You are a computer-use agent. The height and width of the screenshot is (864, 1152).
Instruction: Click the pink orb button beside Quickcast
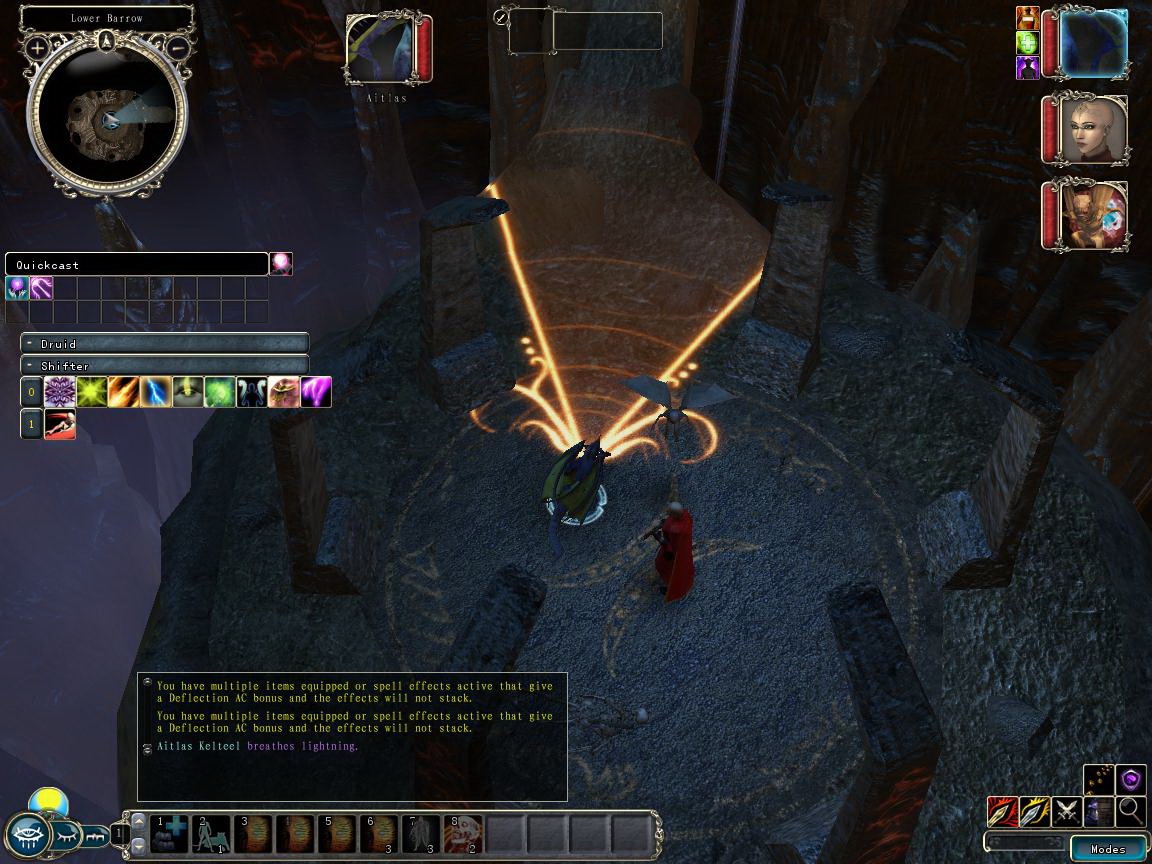[x=281, y=264]
